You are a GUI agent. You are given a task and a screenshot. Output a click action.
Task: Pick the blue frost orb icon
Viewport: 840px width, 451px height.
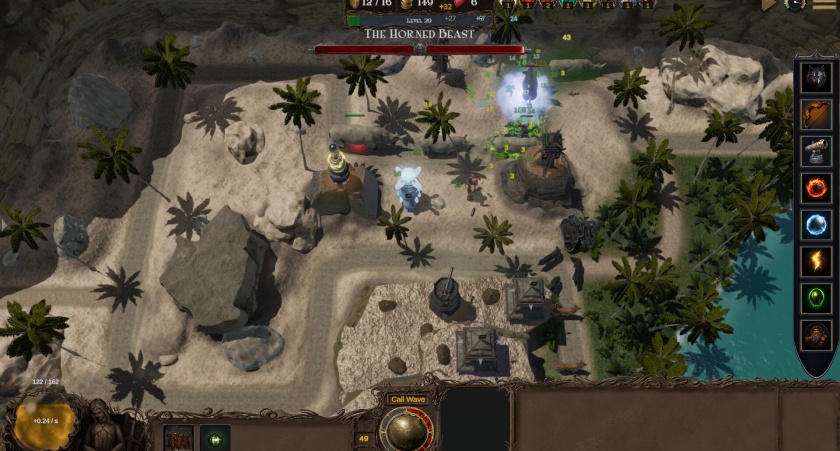pyautogui.click(x=816, y=225)
